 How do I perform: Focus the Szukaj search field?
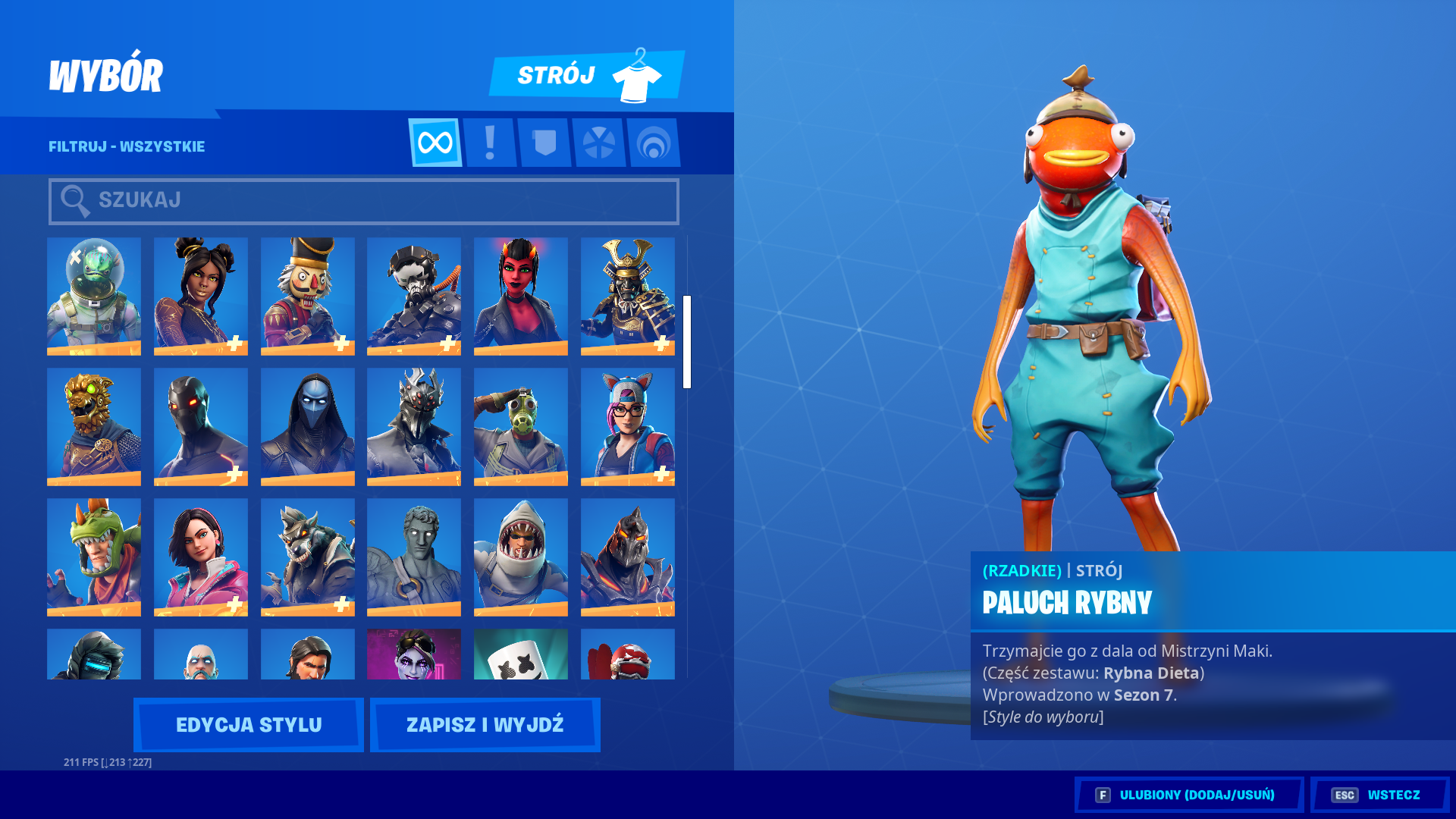[364, 201]
